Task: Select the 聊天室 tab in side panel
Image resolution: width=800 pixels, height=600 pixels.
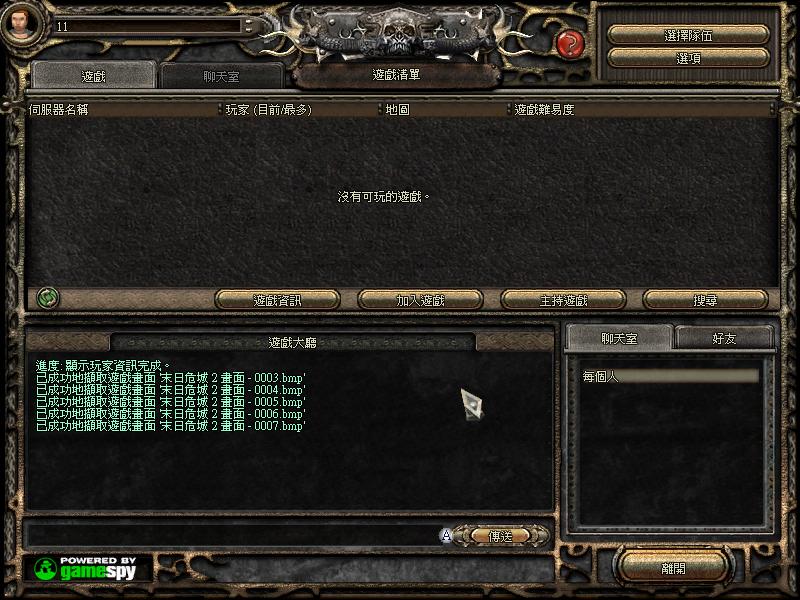Action: tap(619, 339)
